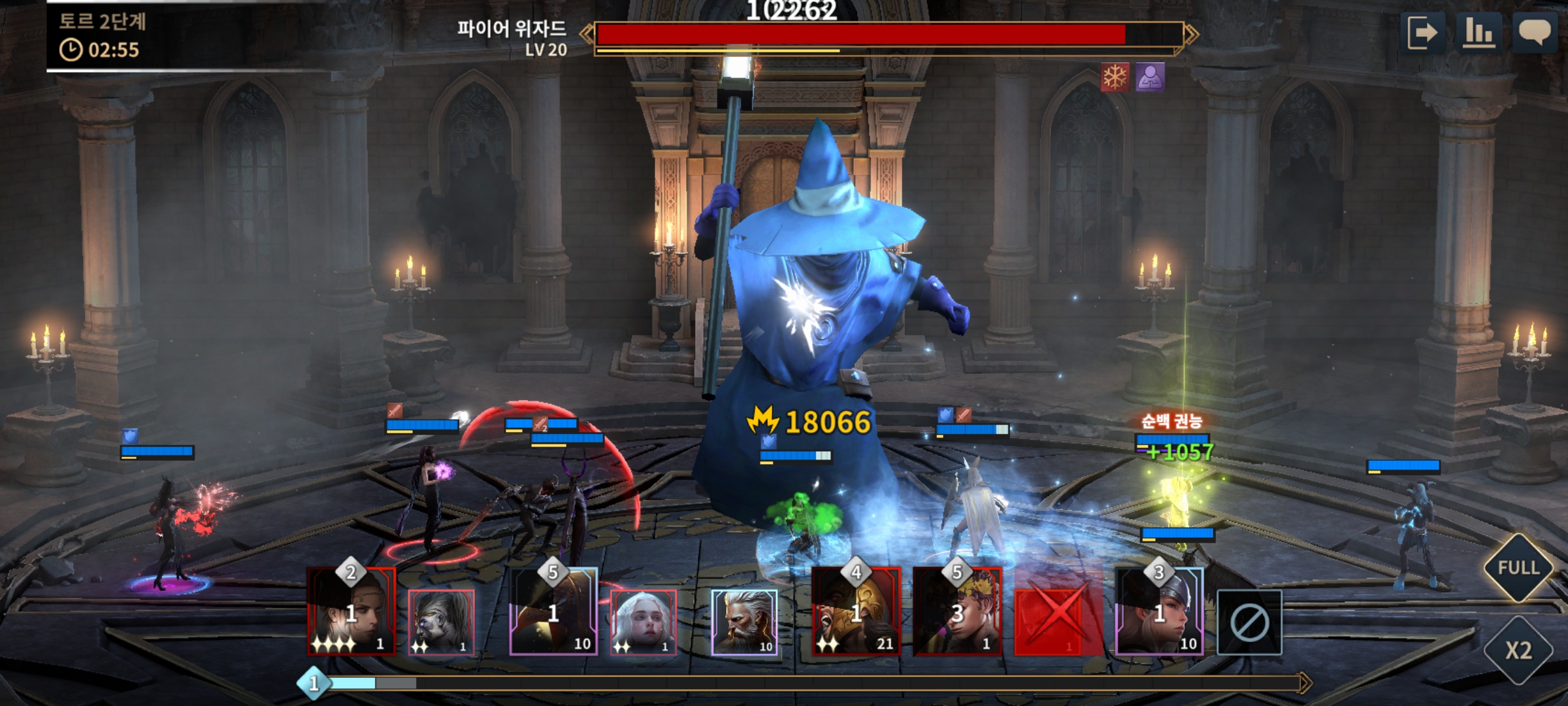
Task: Toggle the X2 battle speed
Action: click(1518, 650)
